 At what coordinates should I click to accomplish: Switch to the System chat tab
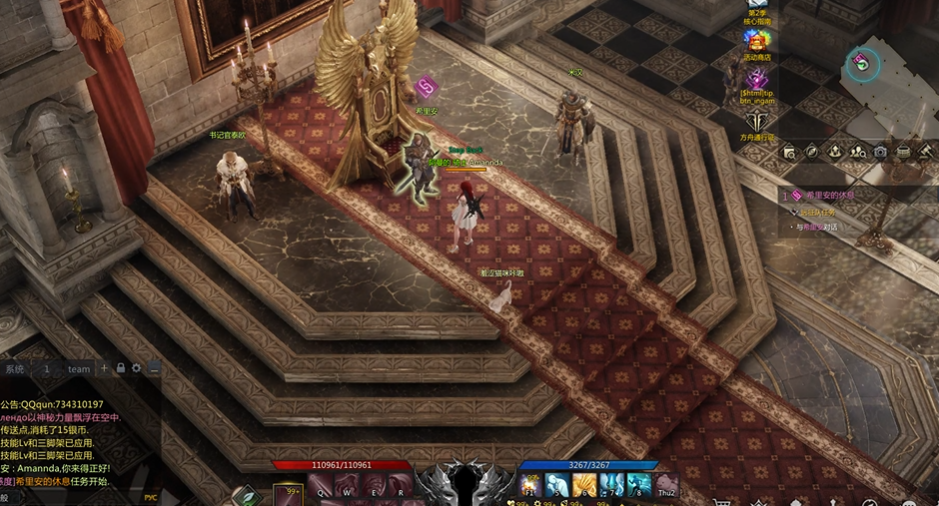coord(14,369)
